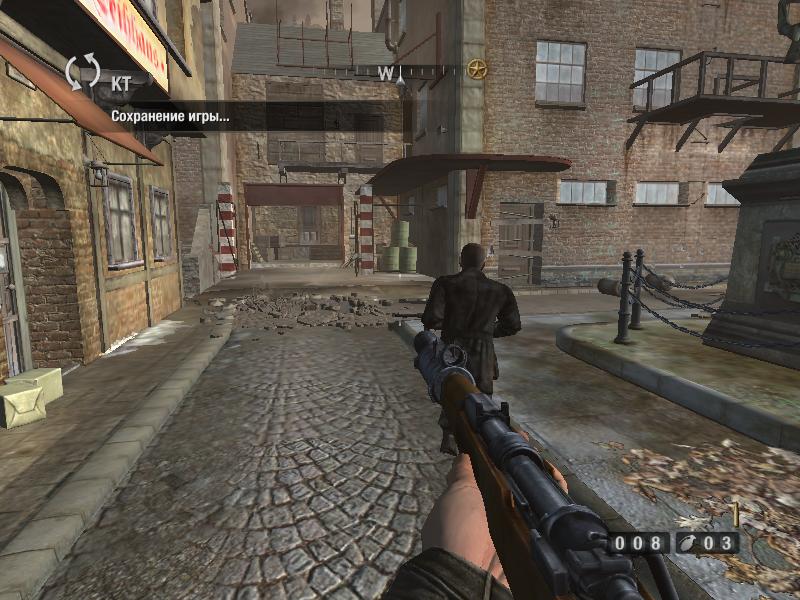This screenshot has height=600, width=800.
Task: Select the gold star objective marker
Action: [x=477, y=69]
